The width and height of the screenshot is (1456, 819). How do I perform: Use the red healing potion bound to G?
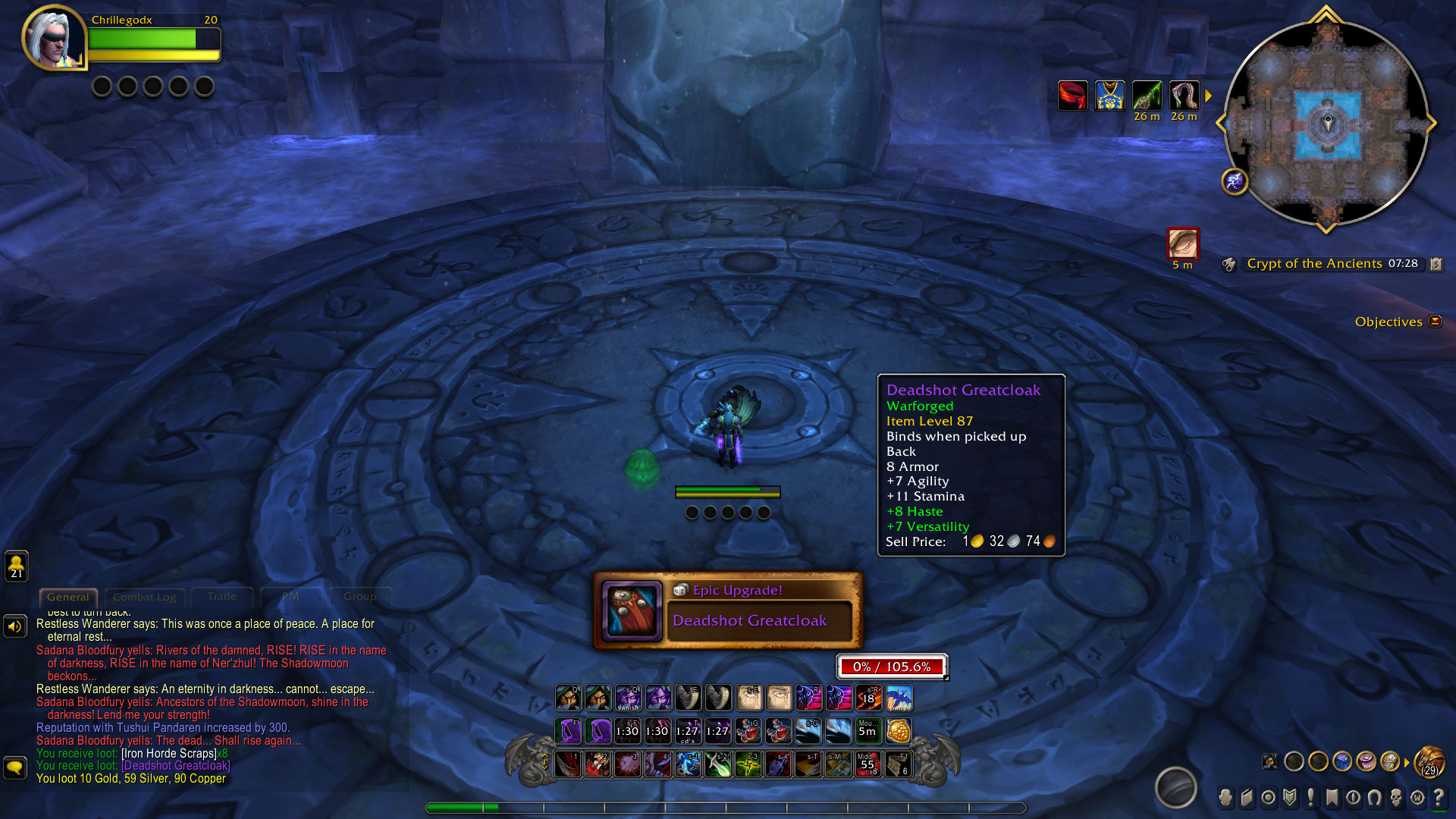[x=748, y=731]
